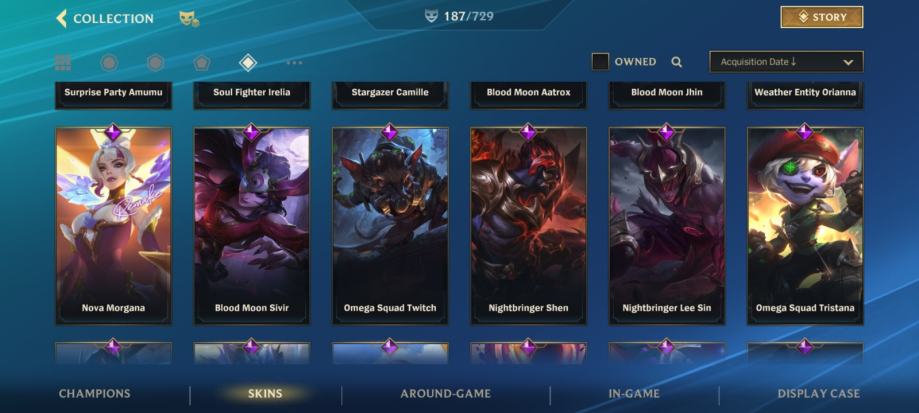Choose the Blood Moon Sivir skin card

coord(251,225)
